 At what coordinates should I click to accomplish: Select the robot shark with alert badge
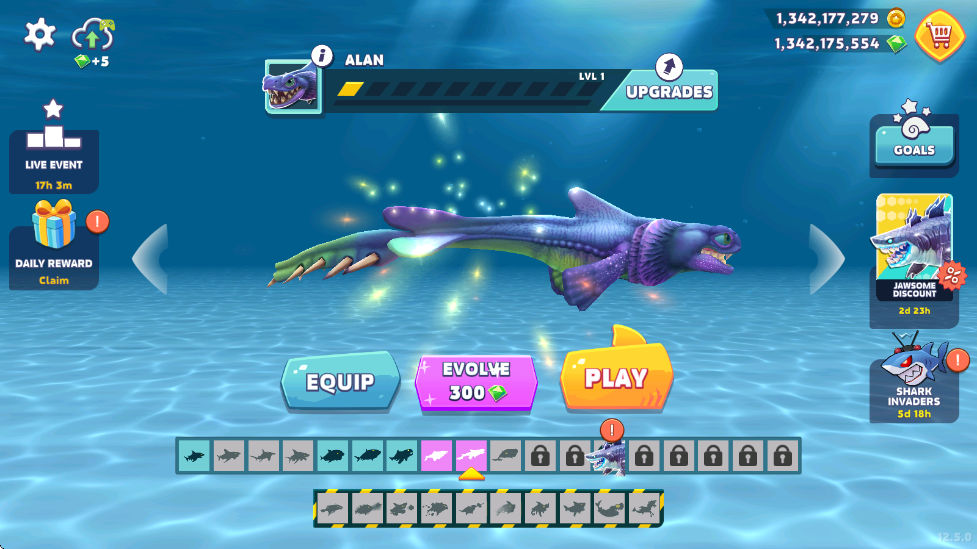coord(604,458)
